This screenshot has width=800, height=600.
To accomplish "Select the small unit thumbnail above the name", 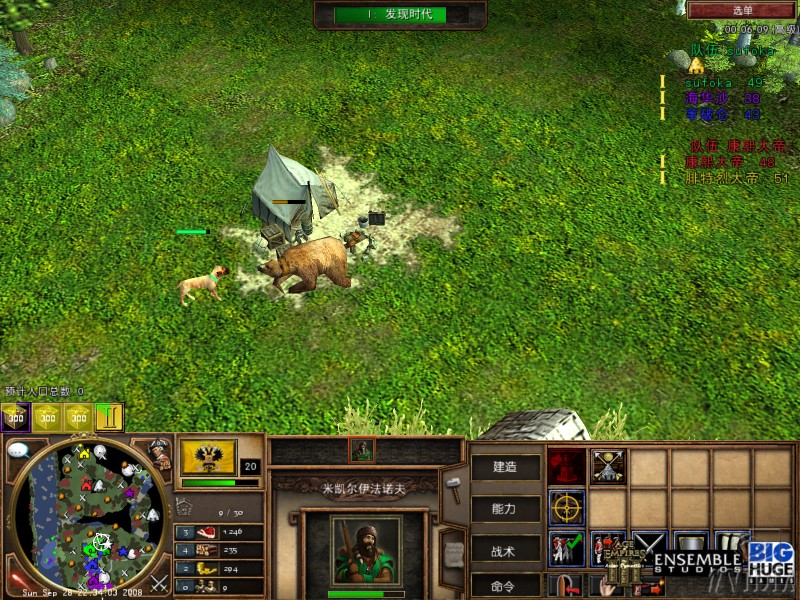I will (x=362, y=450).
